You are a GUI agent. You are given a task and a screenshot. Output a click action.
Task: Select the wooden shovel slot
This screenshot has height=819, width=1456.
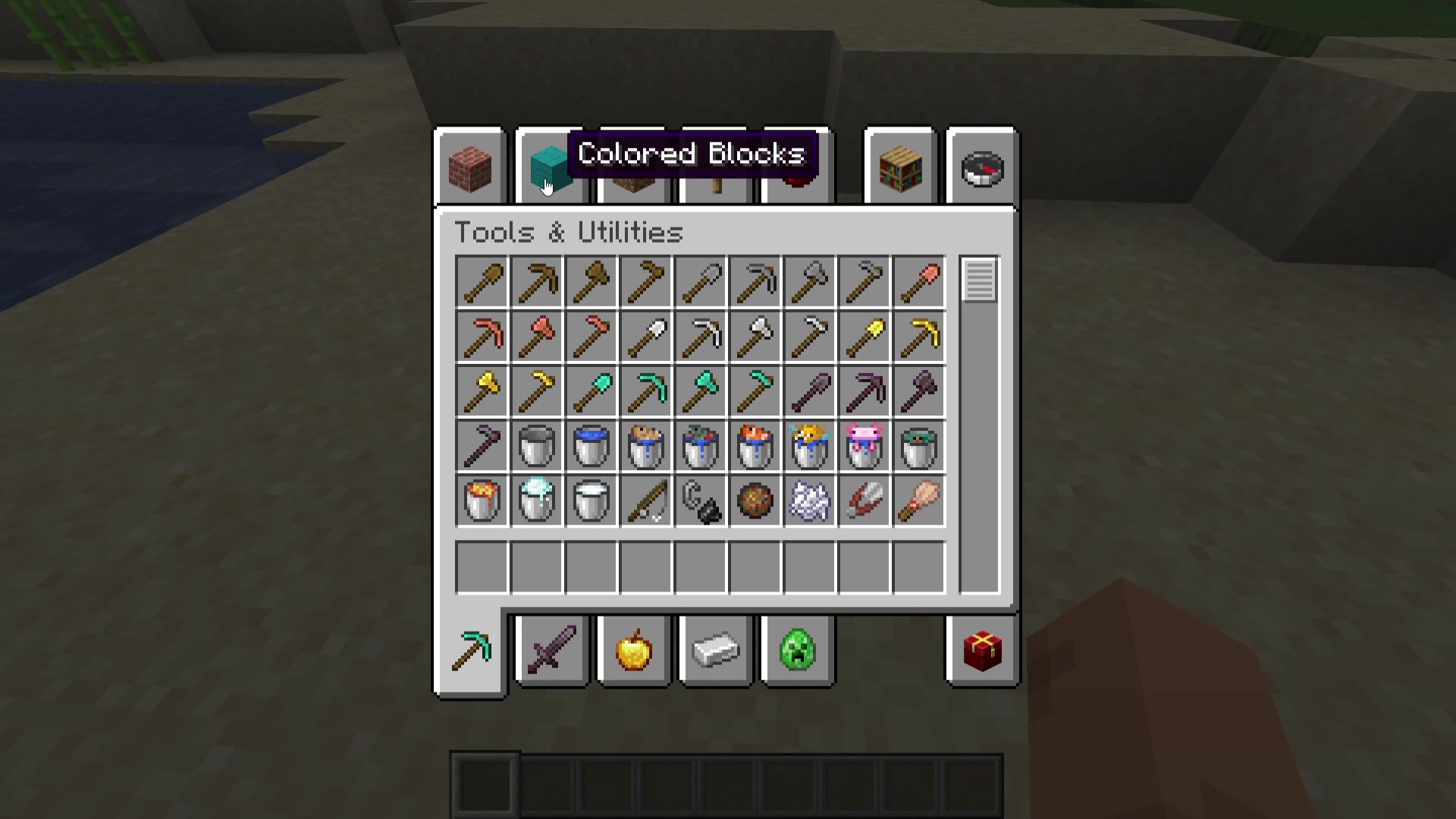pos(482,282)
